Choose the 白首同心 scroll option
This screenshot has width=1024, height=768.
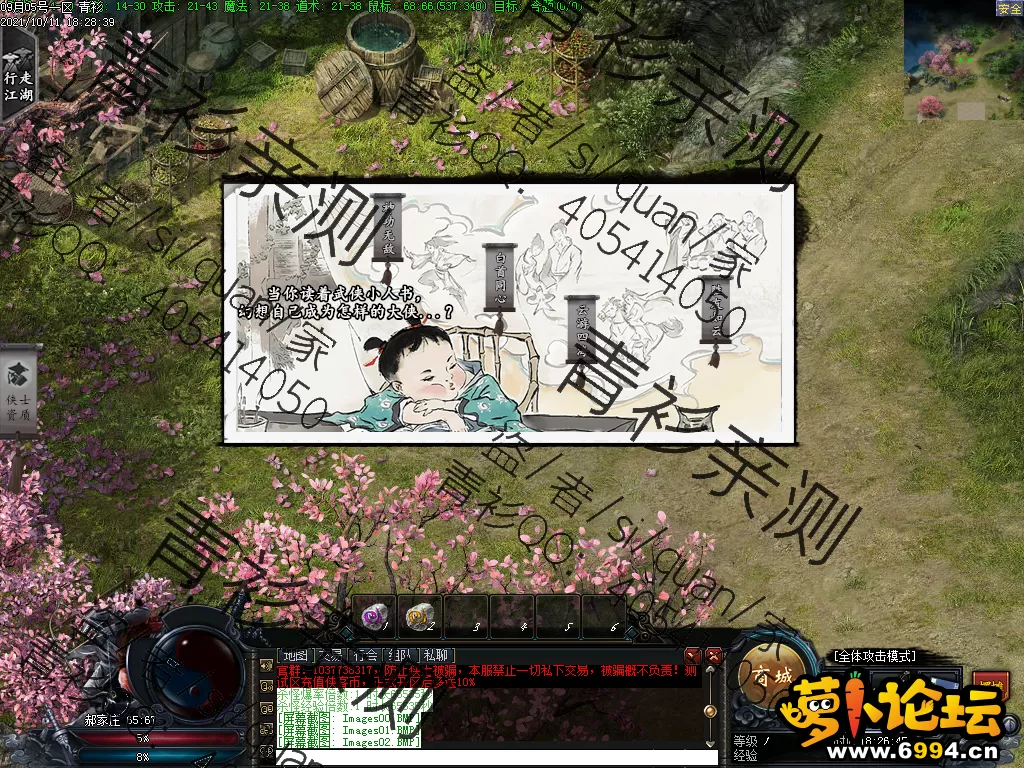499,277
